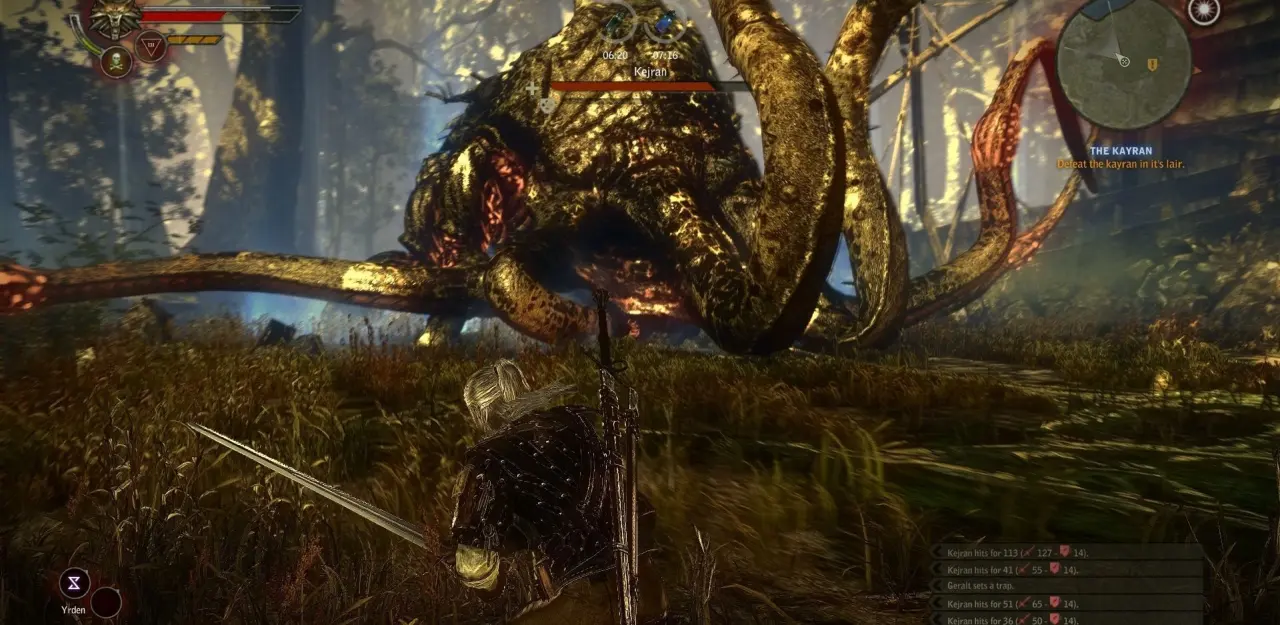Screen dimensions: 1280x625
Task: Open the circular minimap
Action: tap(1123, 63)
